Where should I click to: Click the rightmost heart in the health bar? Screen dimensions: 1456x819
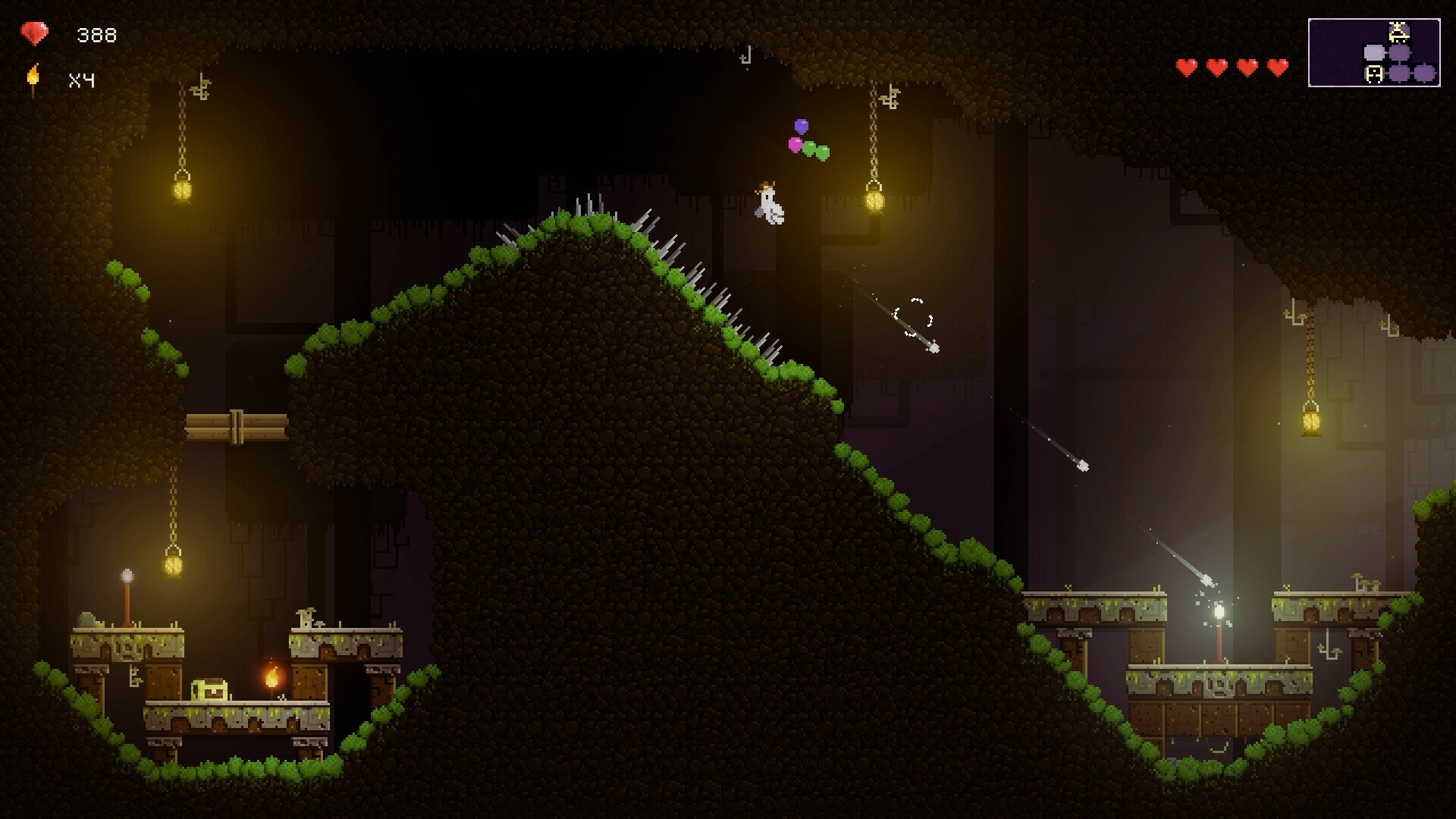[1276, 67]
